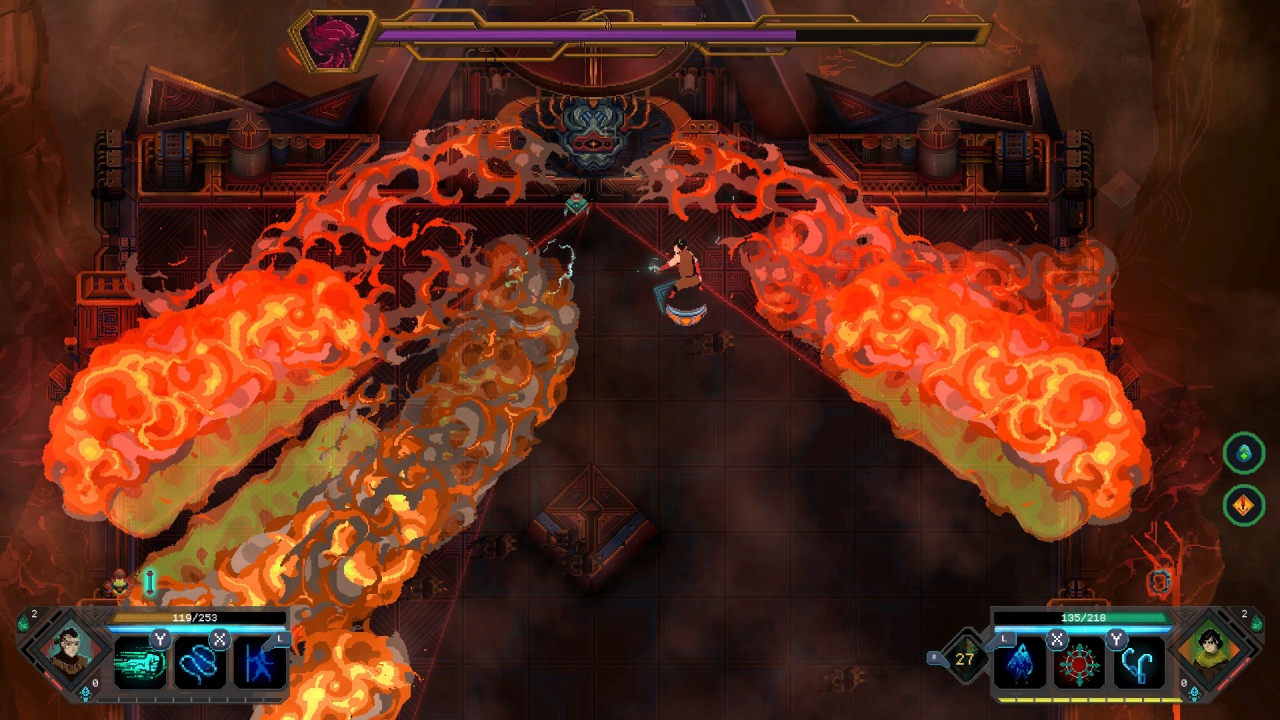Select the green dash attack ability icon
The width and height of the screenshot is (1280, 720).
pyautogui.click(x=140, y=663)
